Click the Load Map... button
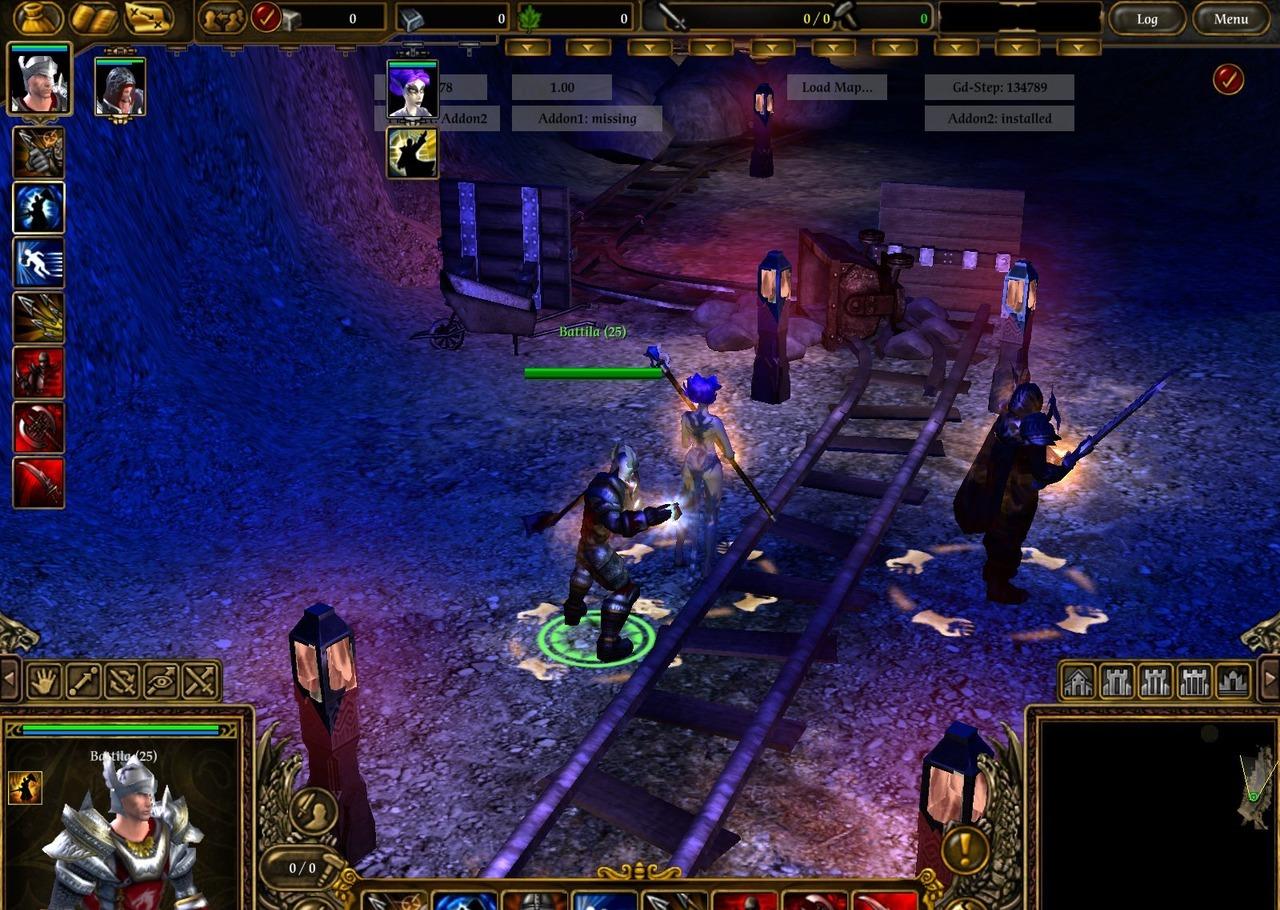This screenshot has height=910, width=1280. (836, 87)
